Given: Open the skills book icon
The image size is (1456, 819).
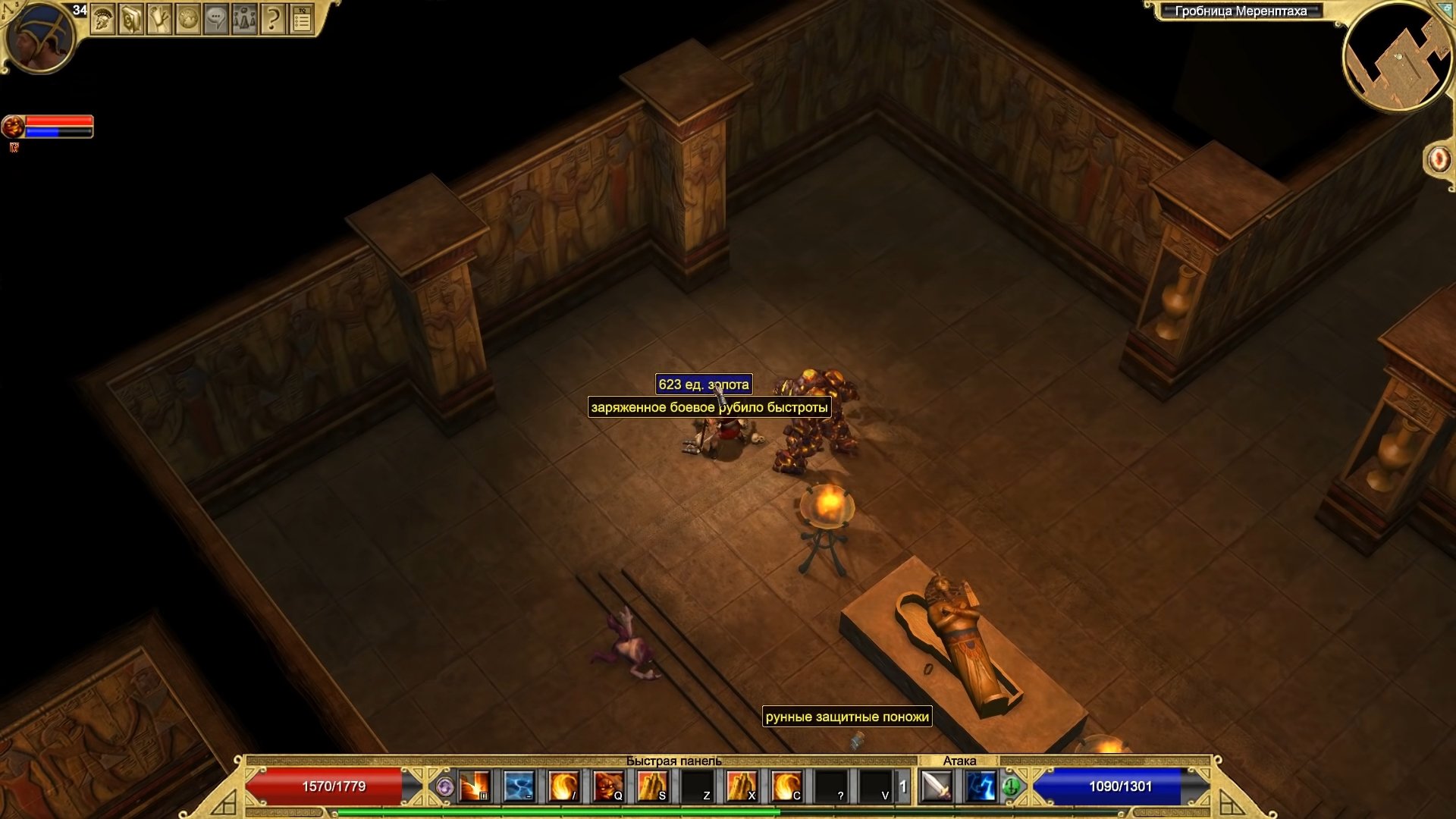Looking at the screenshot, I should [130, 20].
